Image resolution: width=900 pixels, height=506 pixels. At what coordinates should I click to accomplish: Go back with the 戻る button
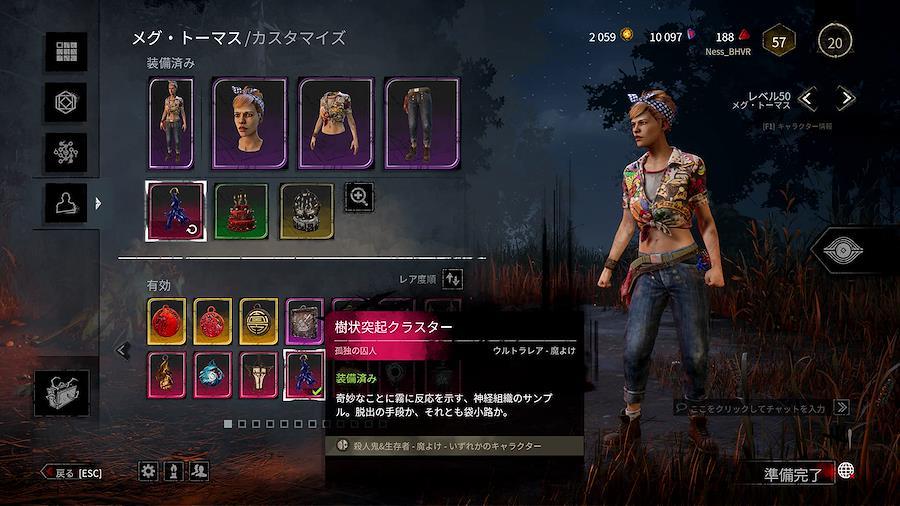tap(72, 472)
